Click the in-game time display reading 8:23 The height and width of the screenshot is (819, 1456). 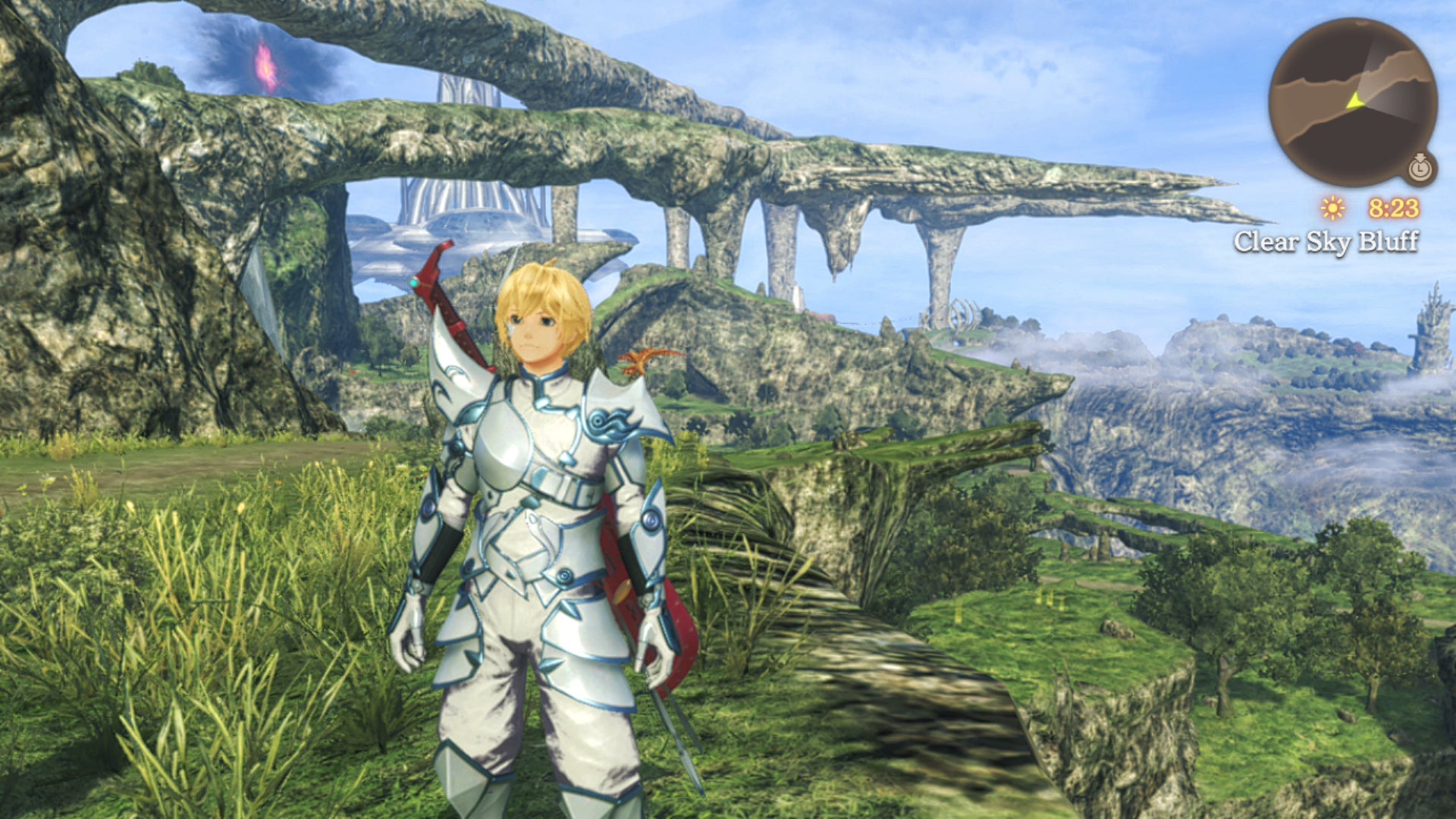(1395, 209)
